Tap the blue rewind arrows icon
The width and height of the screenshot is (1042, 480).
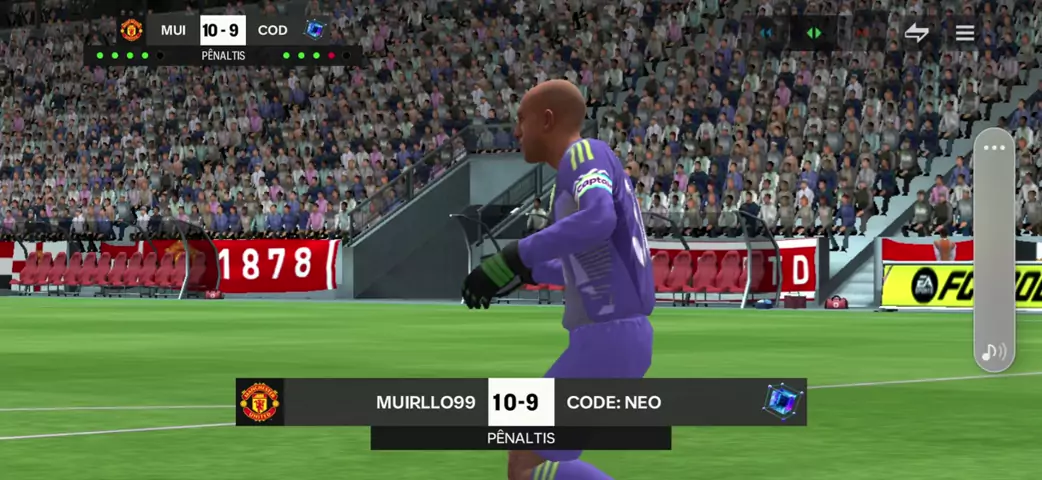(767, 33)
